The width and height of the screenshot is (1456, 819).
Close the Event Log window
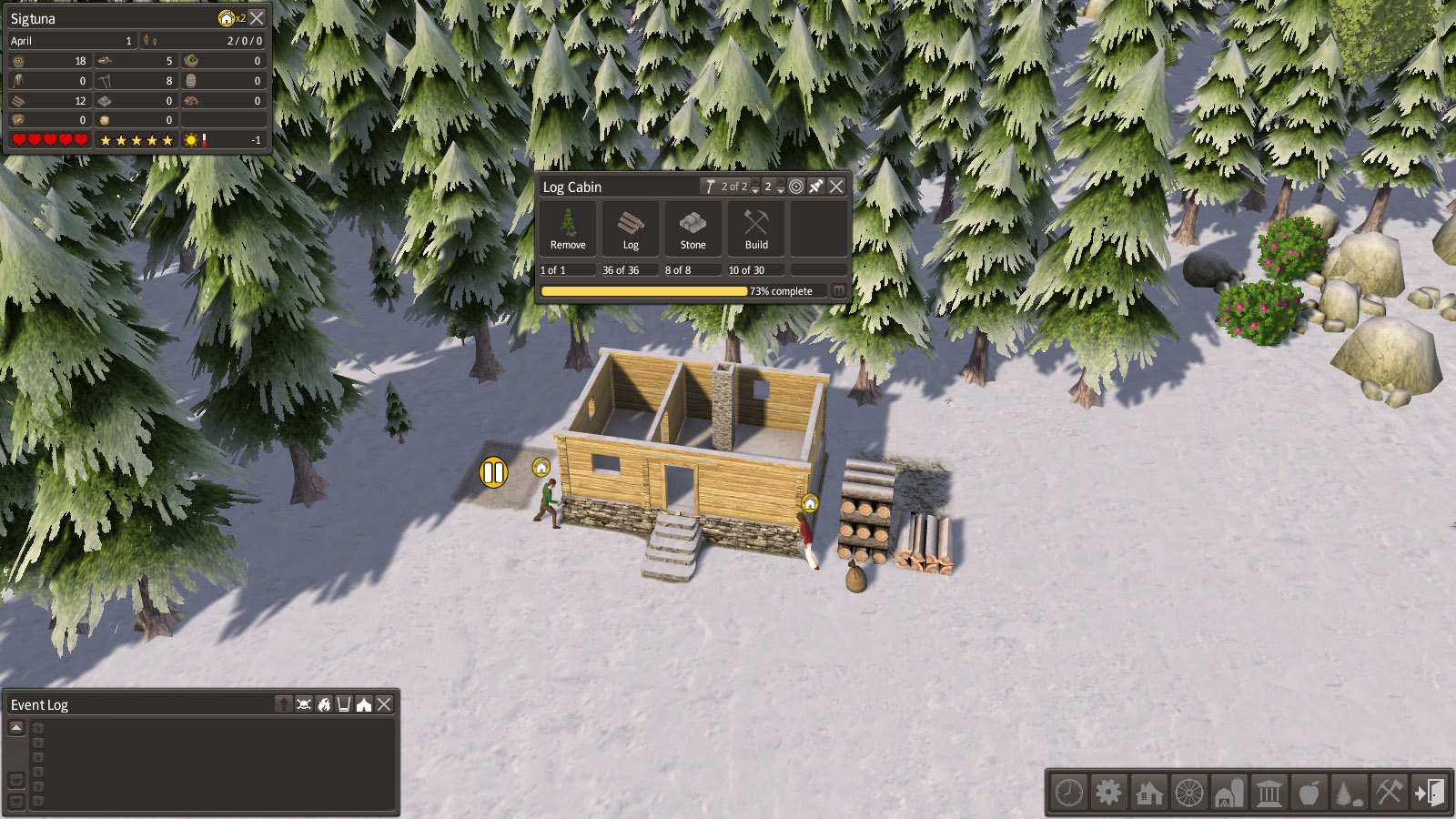pos(385,704)
